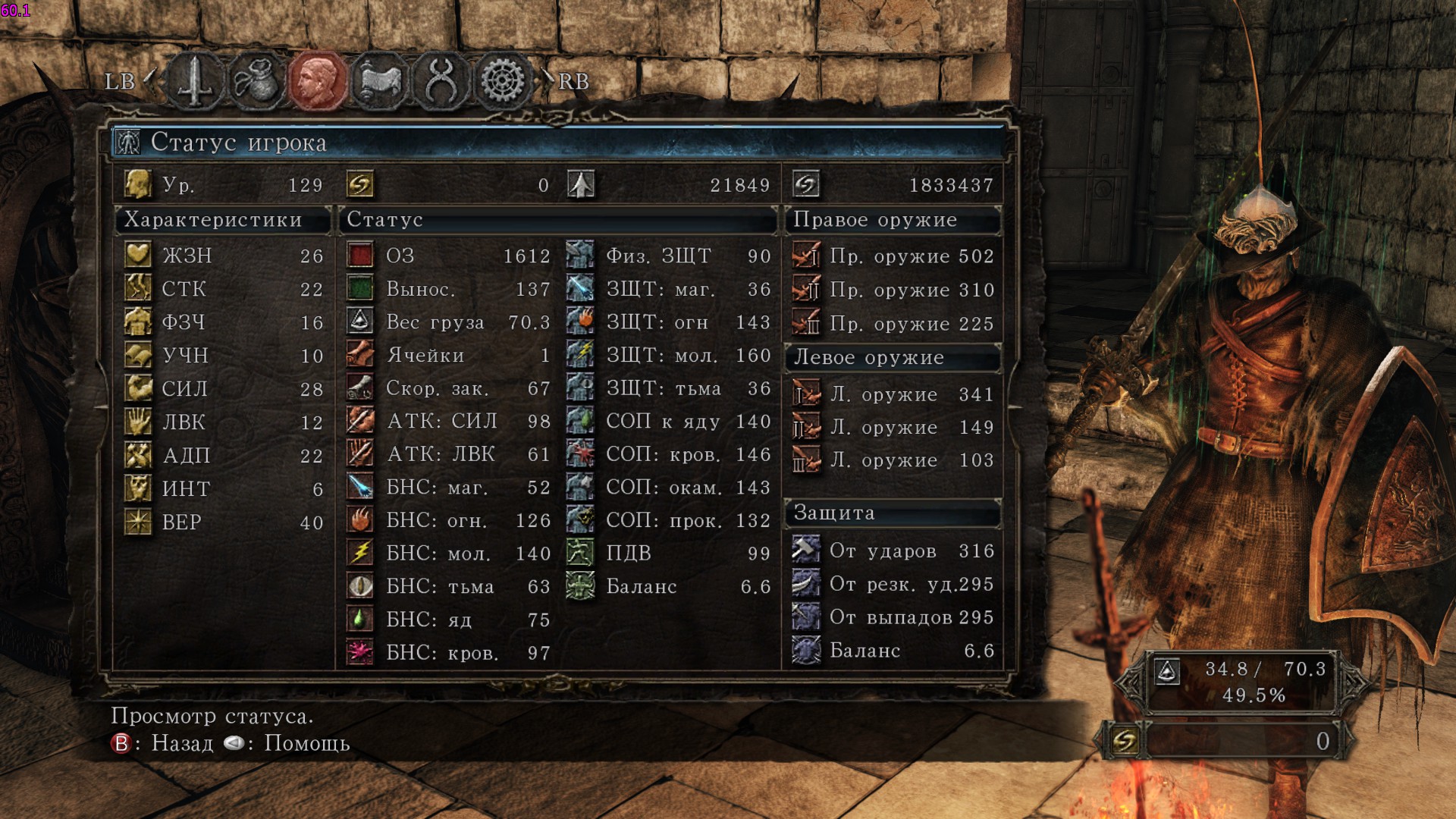Viewport: 1456px width, 819px height.
Task: Select the АДП stat row
Action: click(x=224, y=456)
